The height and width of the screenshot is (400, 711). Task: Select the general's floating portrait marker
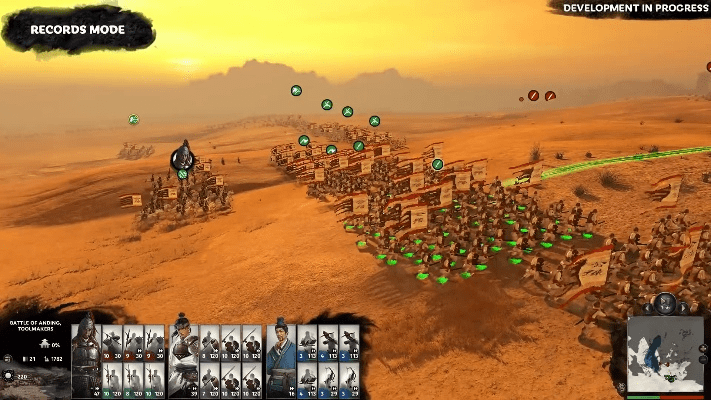(182, 157)
